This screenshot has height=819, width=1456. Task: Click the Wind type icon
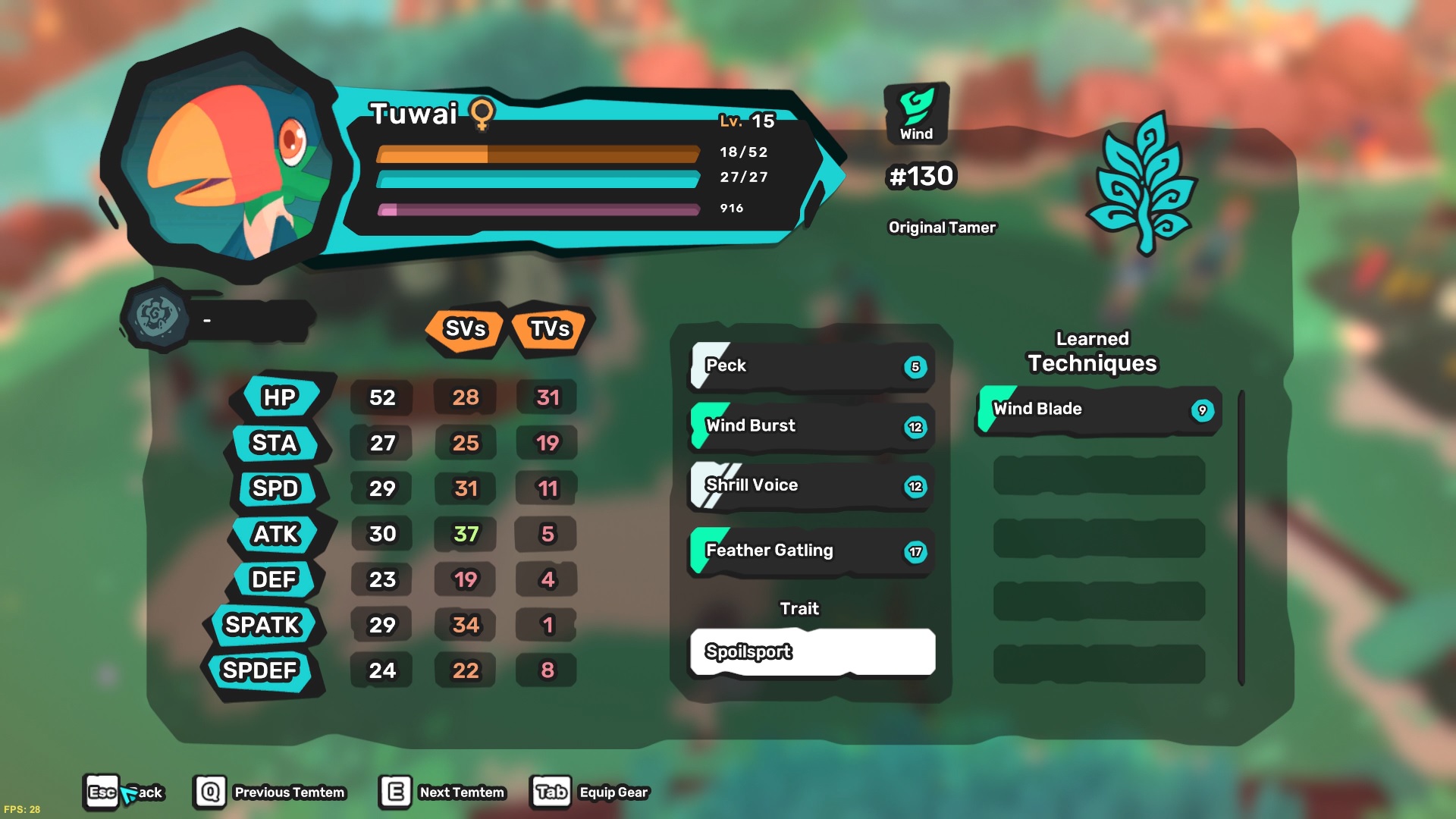click(915, 112)
